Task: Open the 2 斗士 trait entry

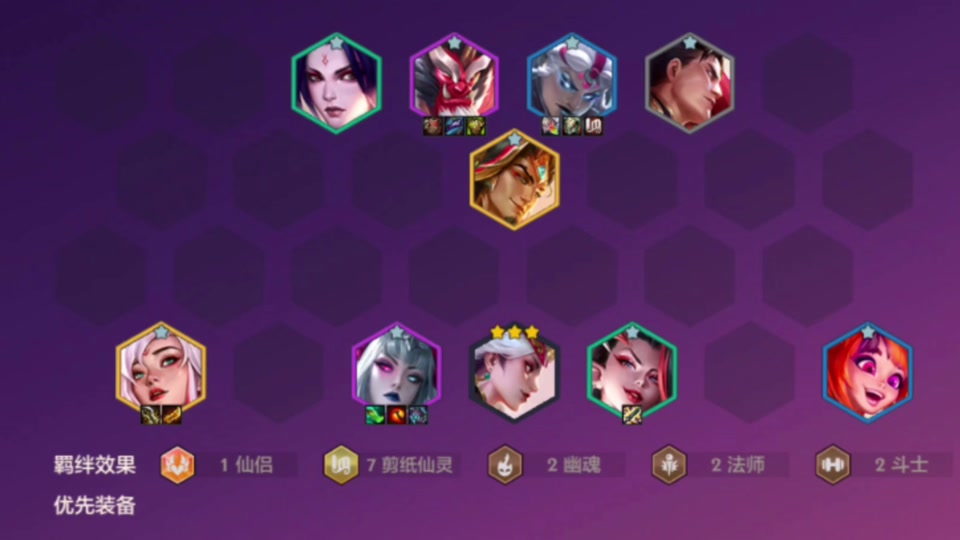Action: (881, 465)
